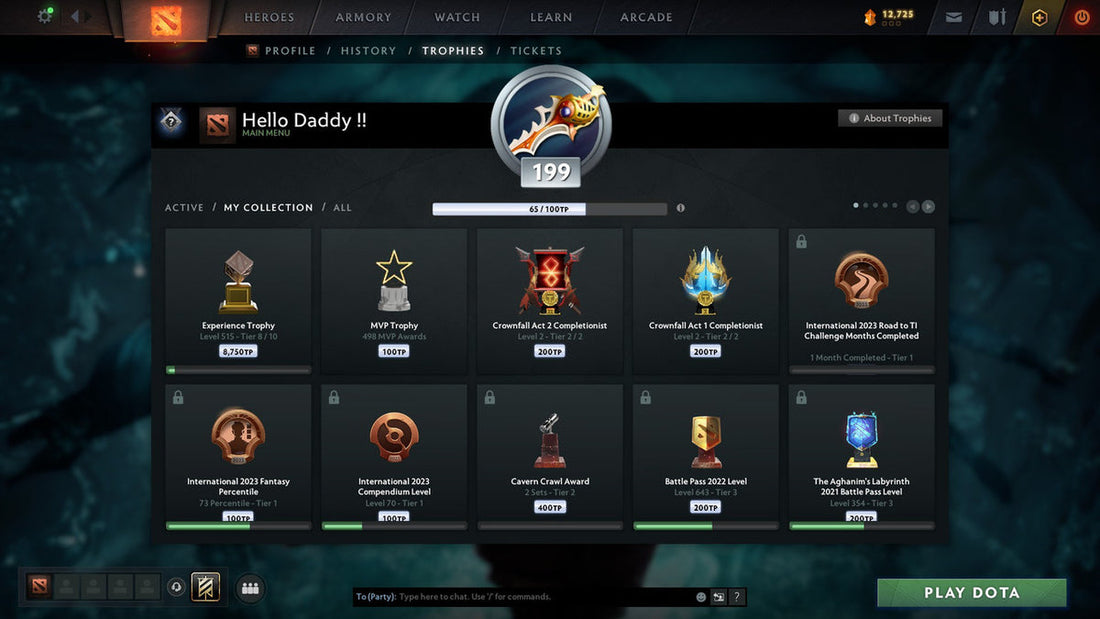Choose the Cavern Crawl Award trophy
The width and height of the screenshot is (1100, 619).
550,456
